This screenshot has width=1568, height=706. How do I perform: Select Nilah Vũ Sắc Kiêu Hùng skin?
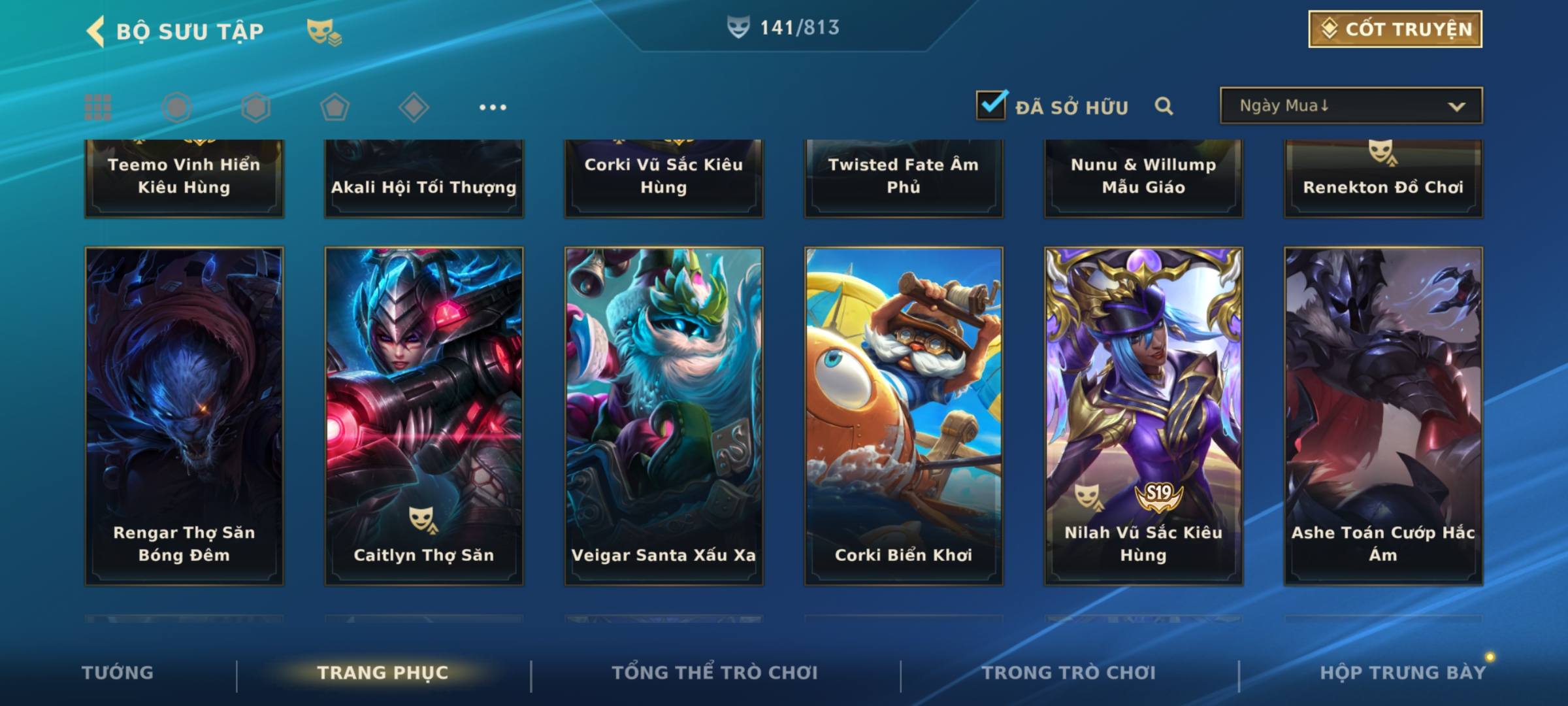click(1143, 416)
